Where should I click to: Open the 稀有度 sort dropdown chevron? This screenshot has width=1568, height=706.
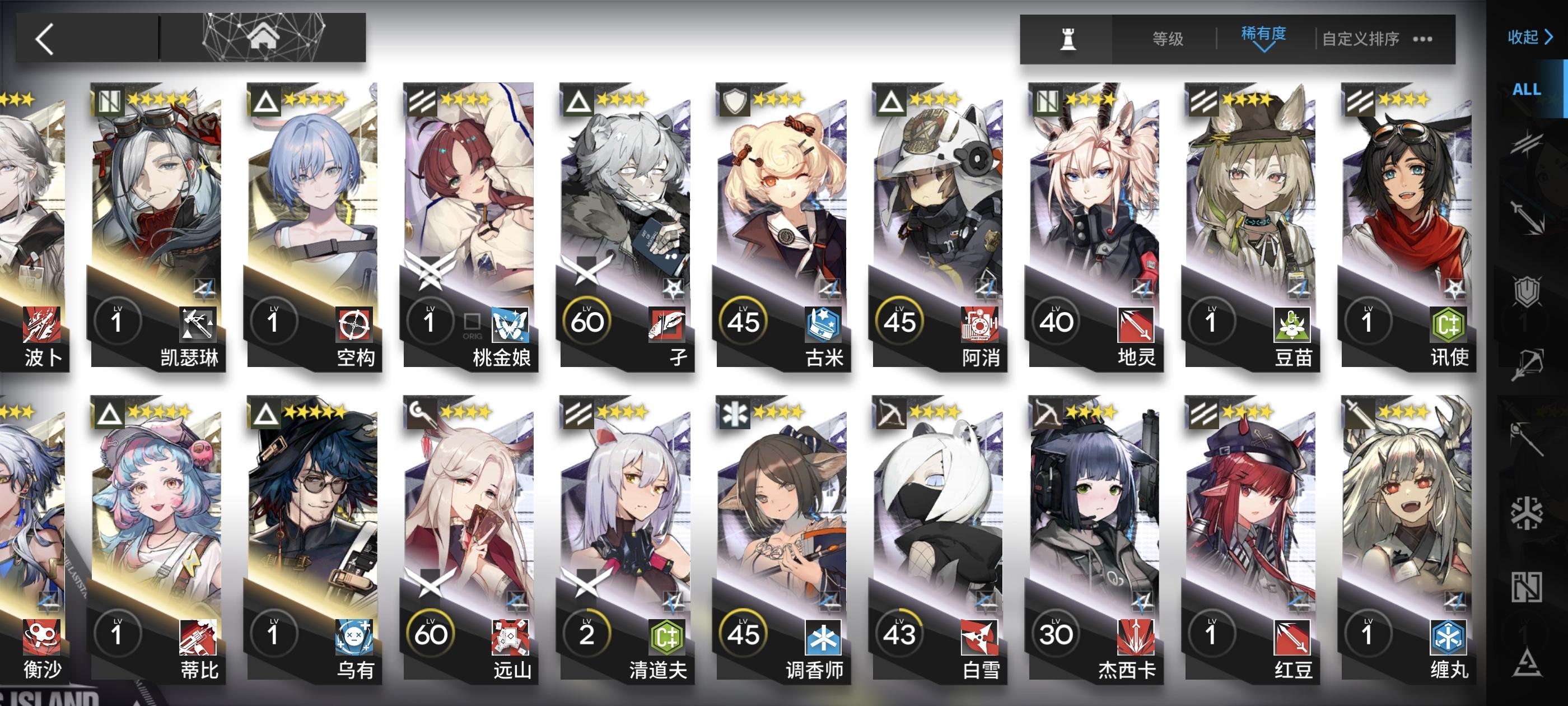[x=1265, y=47]
